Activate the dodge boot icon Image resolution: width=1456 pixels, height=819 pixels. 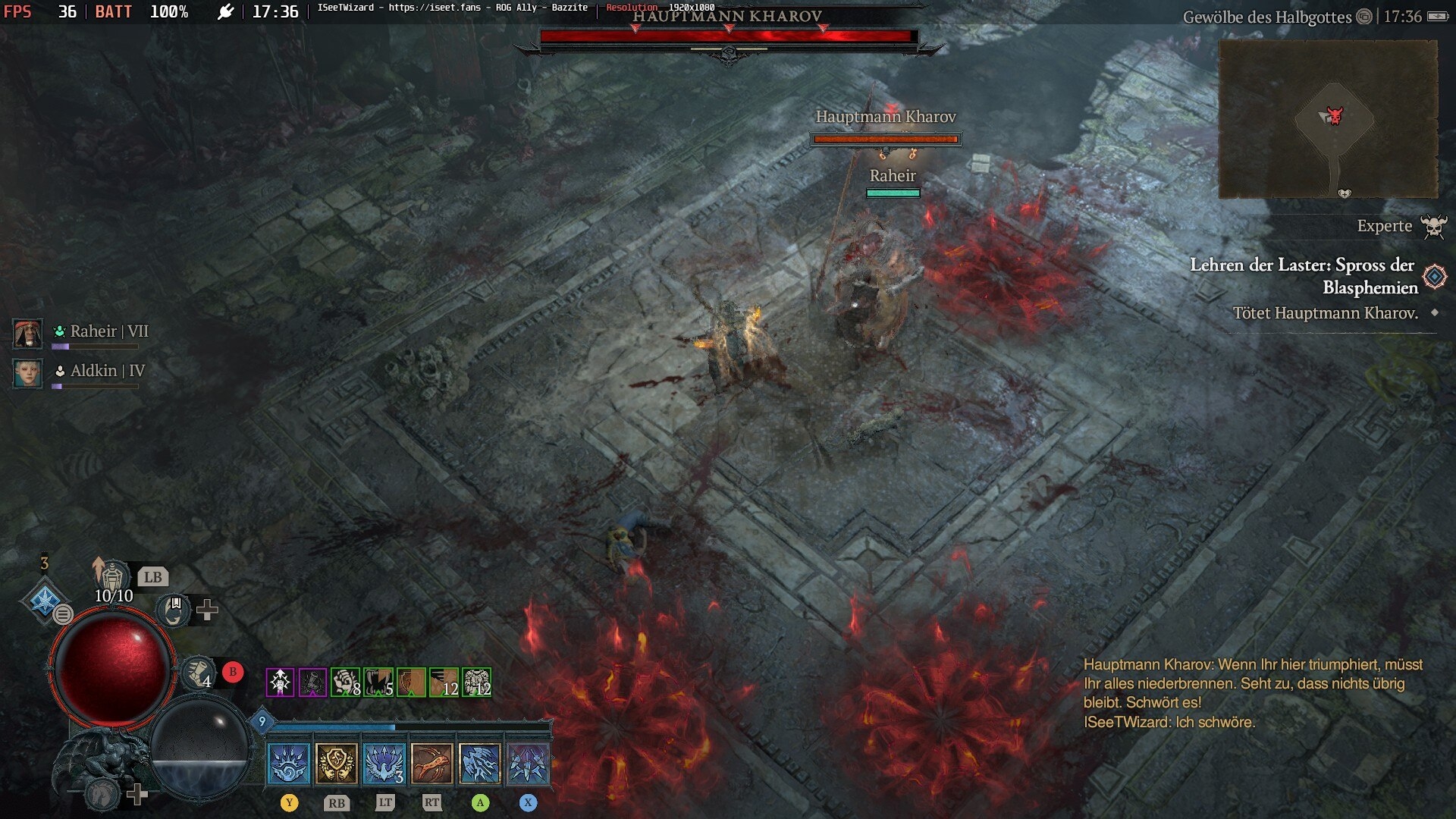(197, 671)
